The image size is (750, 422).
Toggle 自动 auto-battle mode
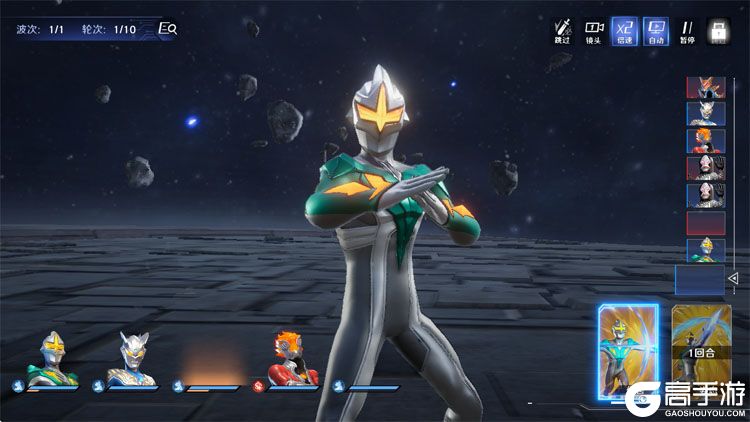[x=656, y=31]
